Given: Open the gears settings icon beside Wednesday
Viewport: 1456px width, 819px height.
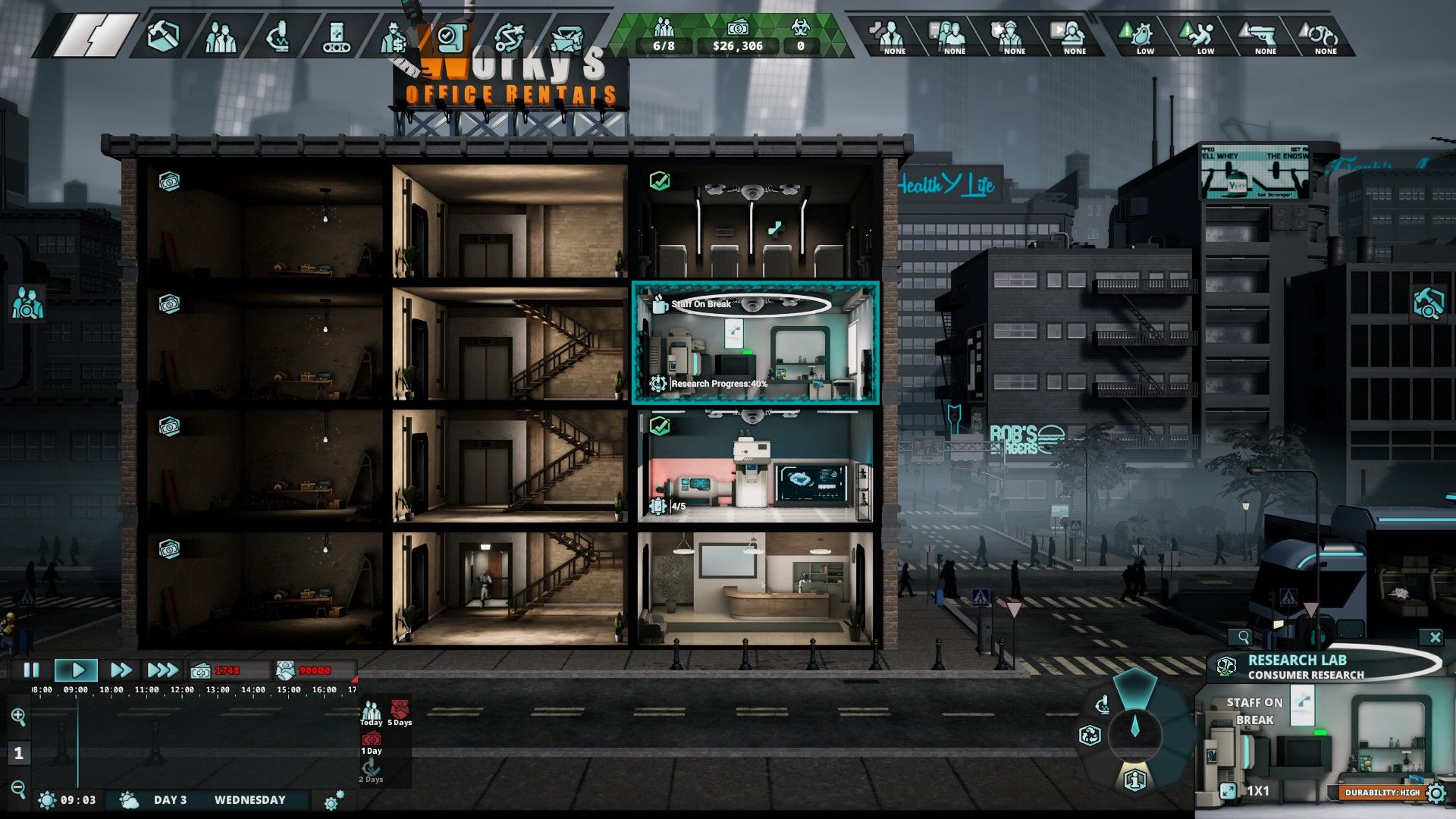Looking at the screenshot, I should pyautogui.click(x=334, y=800).
